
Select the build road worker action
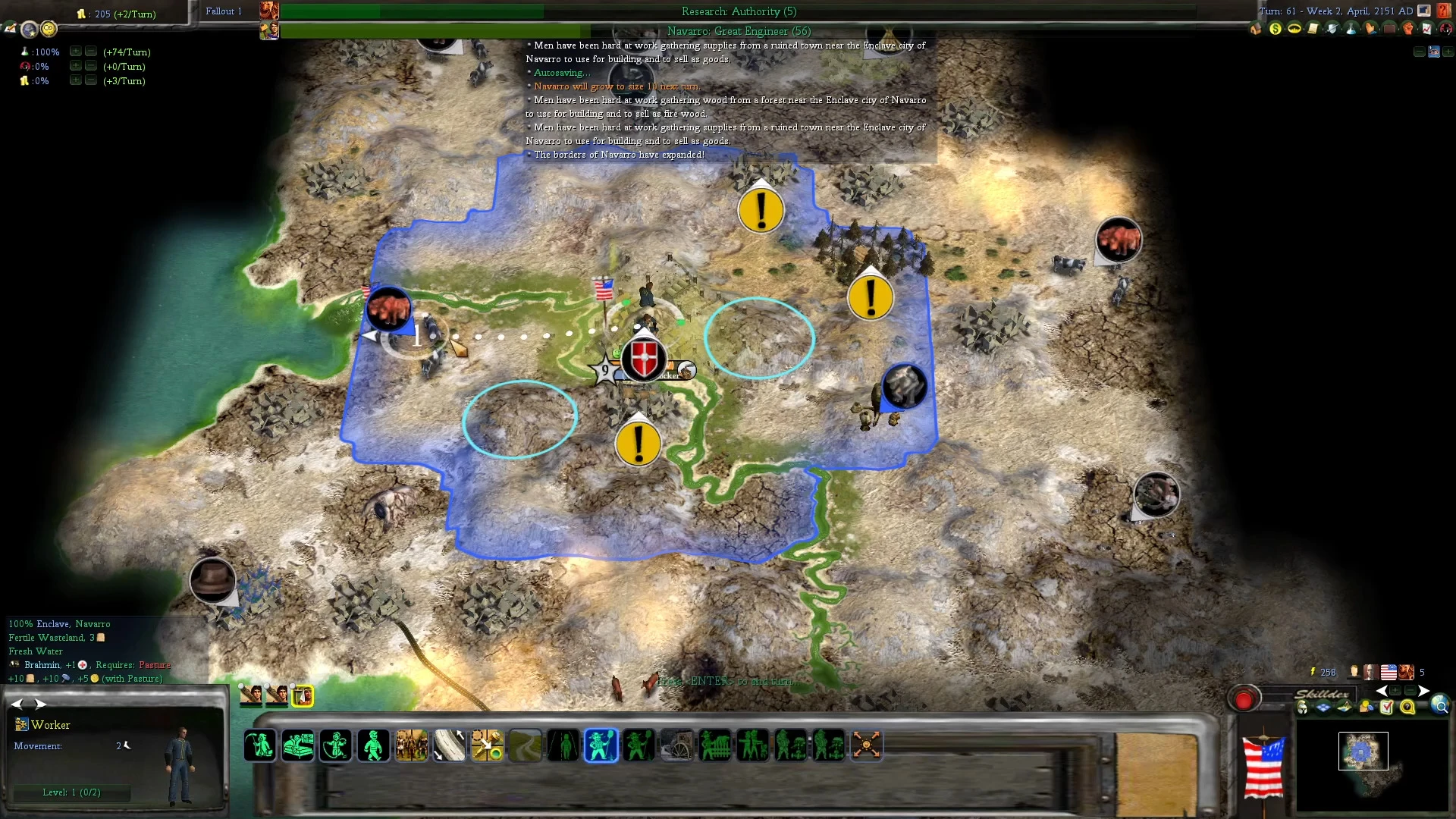click(x=526, y=745)
